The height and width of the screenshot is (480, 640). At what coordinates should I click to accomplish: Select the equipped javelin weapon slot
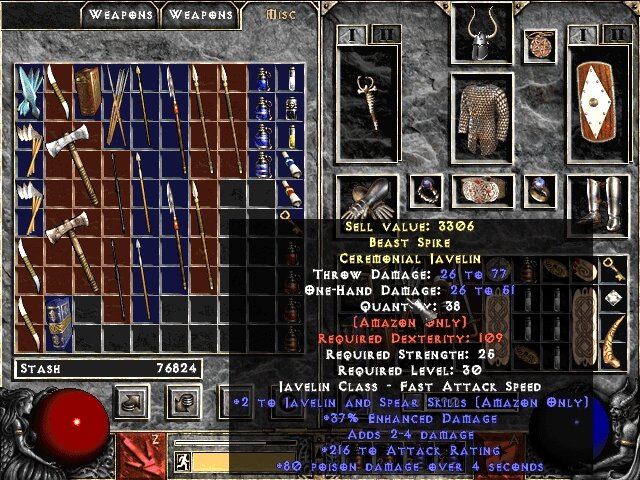click(x=369, y=100)
